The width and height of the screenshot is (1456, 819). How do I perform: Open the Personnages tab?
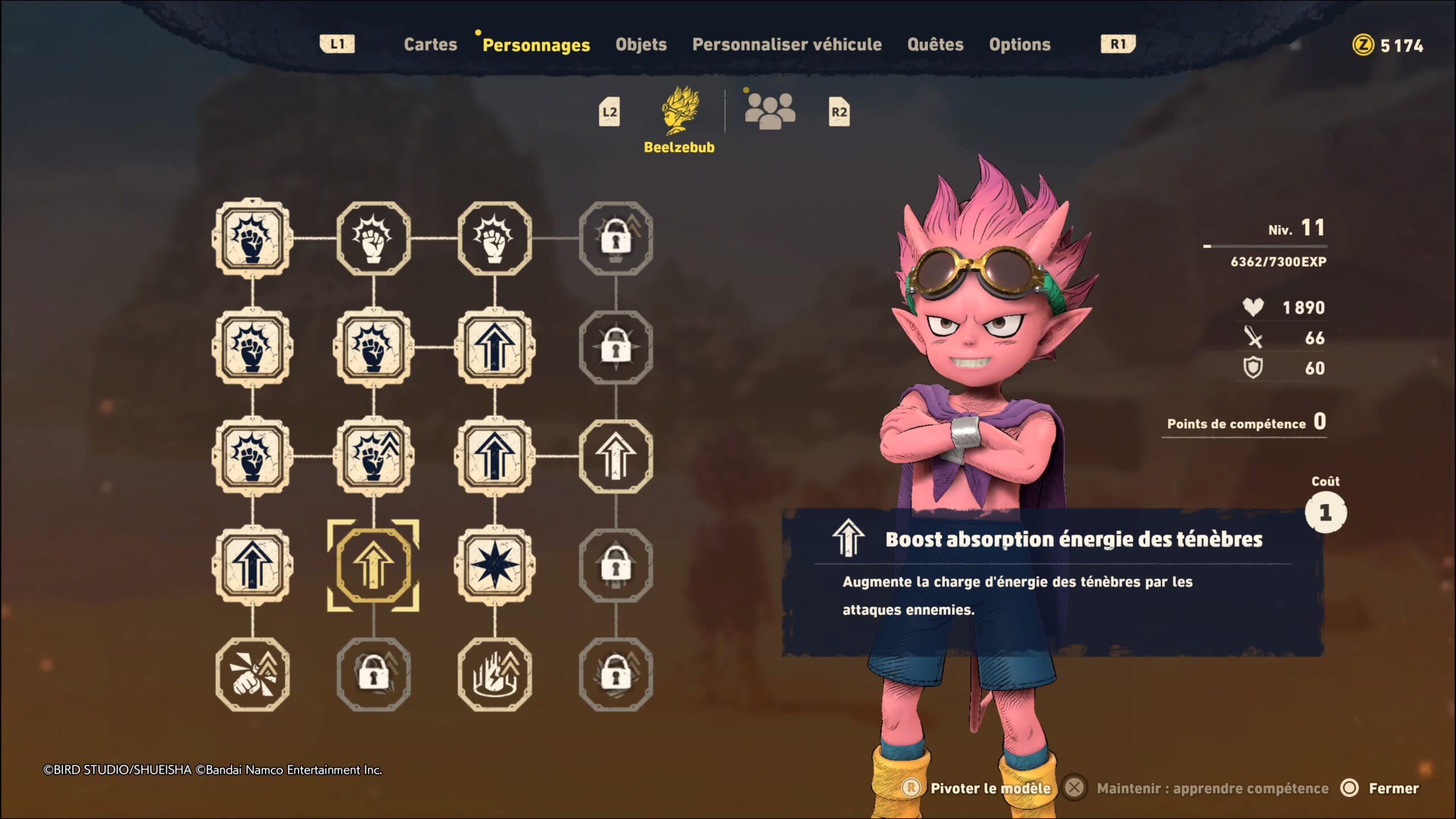point(536,45)
